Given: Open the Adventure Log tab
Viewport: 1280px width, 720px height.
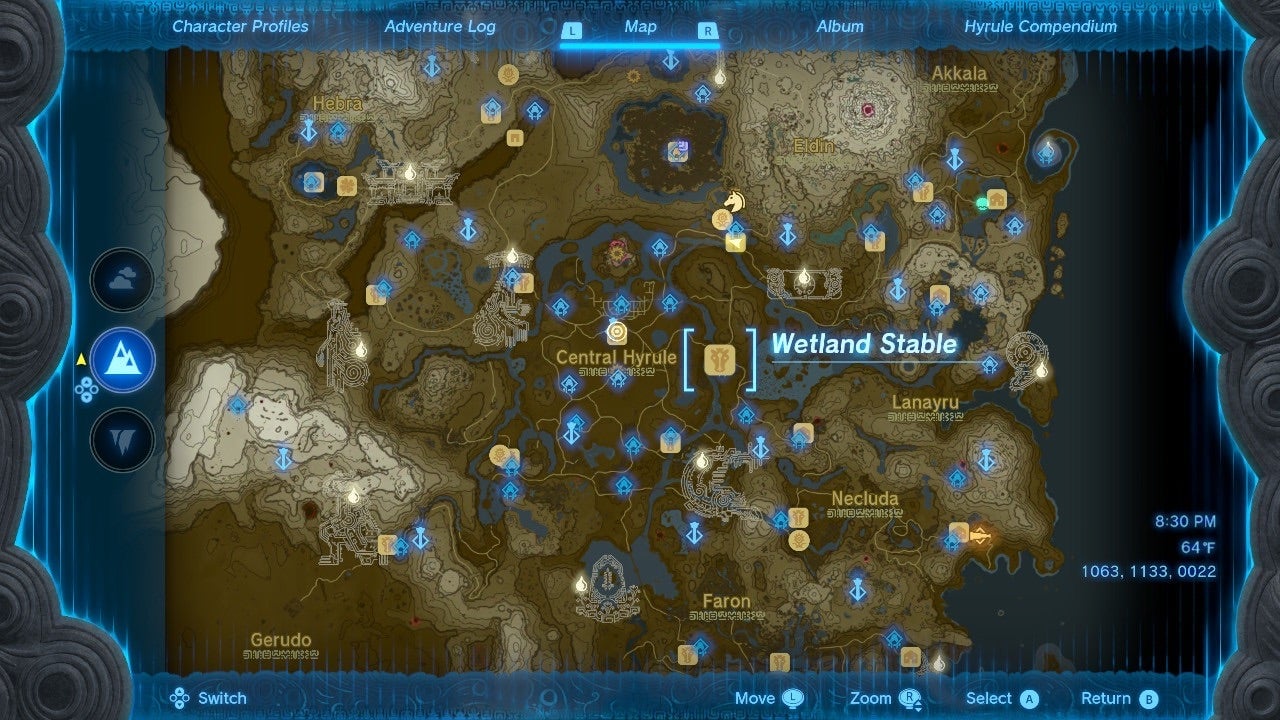Looking at the screenshot, I should 439,27.
